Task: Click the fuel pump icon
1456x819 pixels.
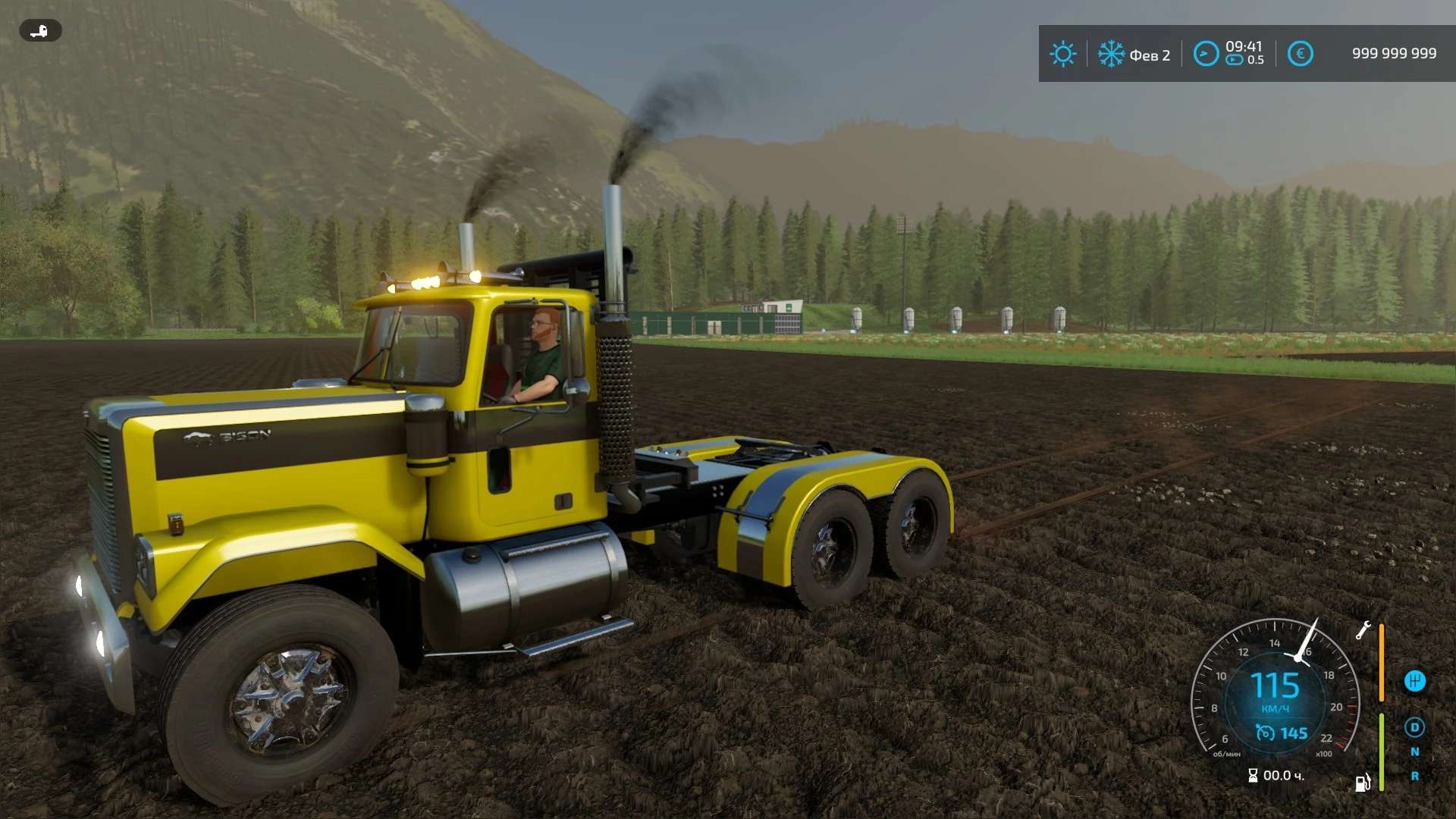Action: pos(1363,783)
